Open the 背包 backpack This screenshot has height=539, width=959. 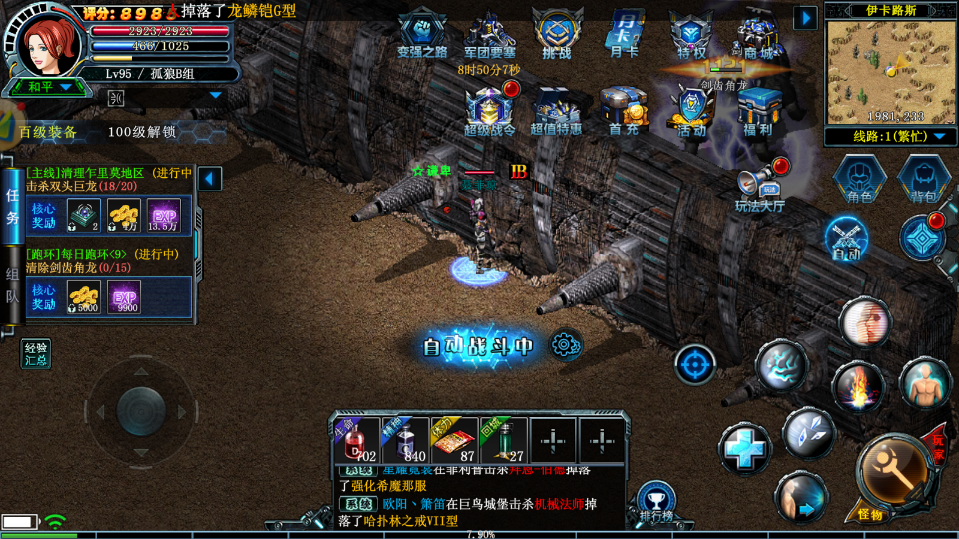pyautogui.click(x=923, y=180)
